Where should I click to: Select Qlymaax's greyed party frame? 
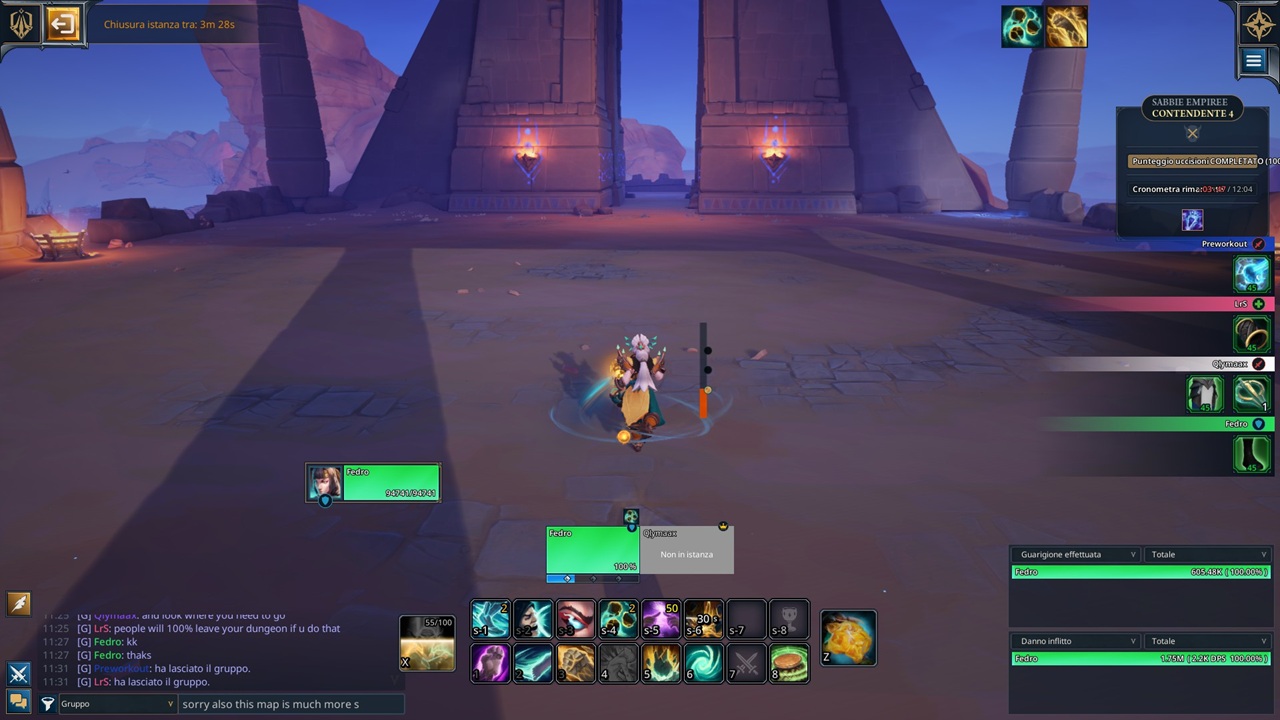point(686,551)
